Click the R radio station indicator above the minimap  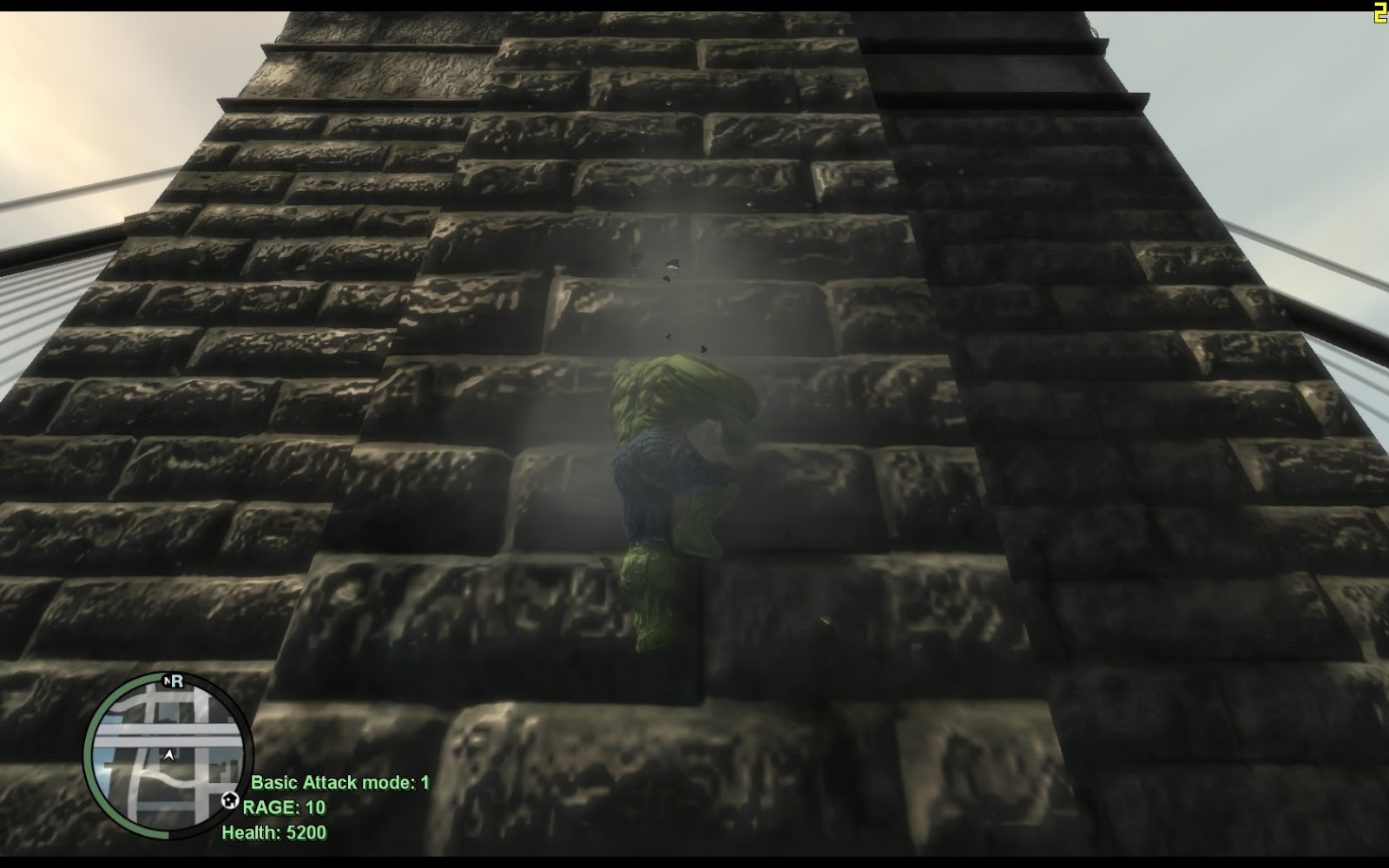178,681
